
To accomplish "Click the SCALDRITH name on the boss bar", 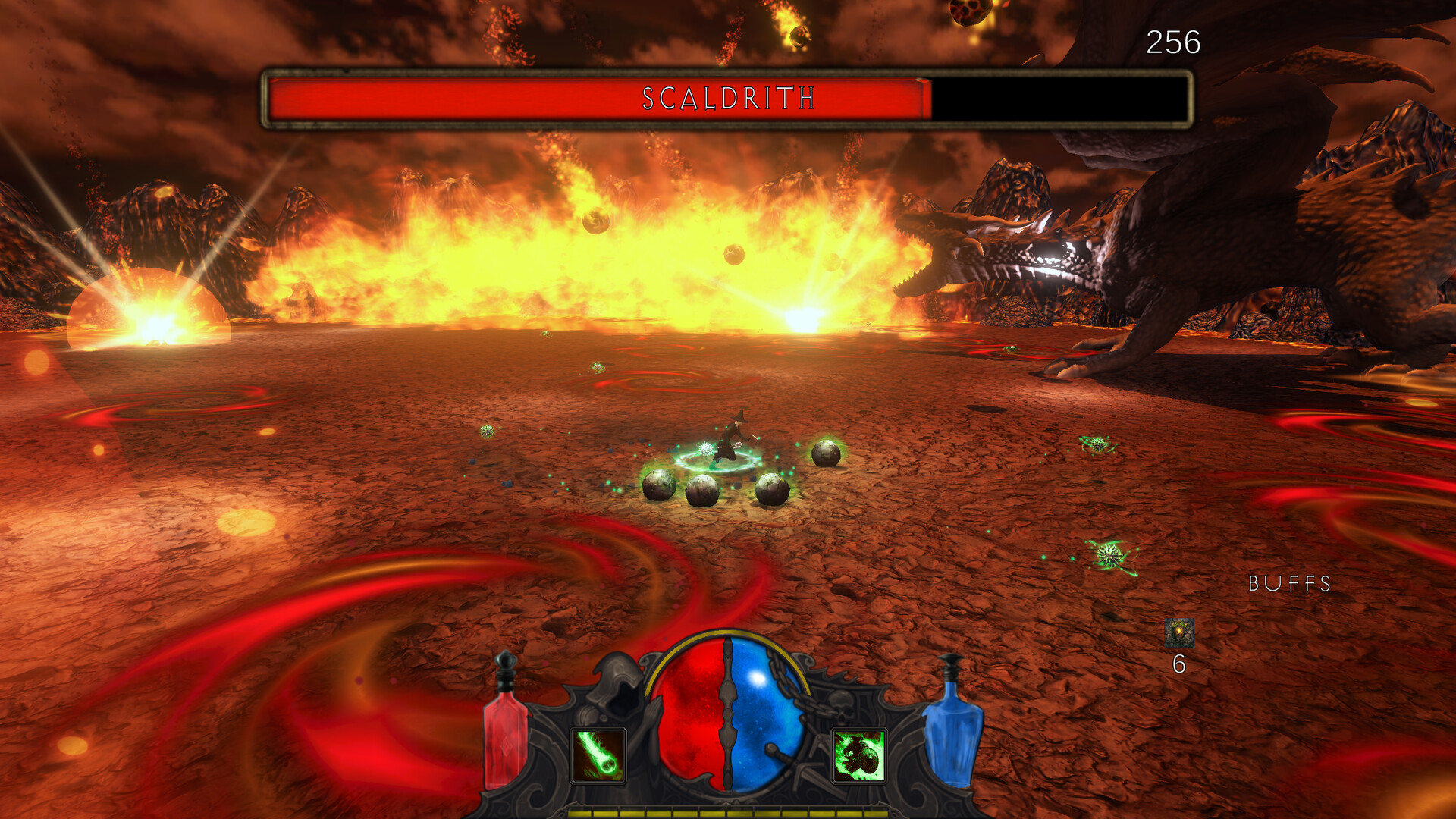I will pos(728,97).
